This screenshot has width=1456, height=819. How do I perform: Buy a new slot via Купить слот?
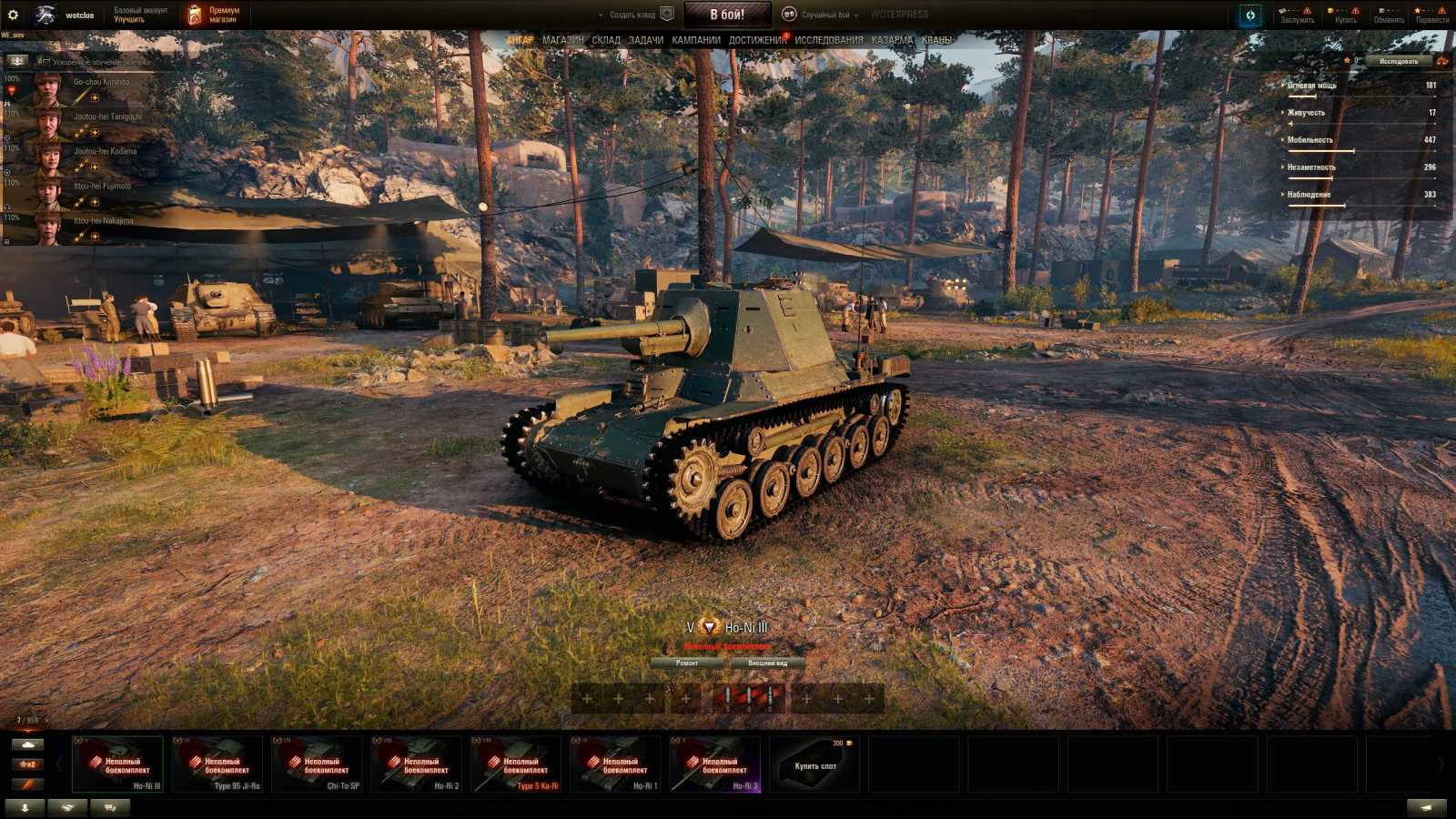coord(815,764)
